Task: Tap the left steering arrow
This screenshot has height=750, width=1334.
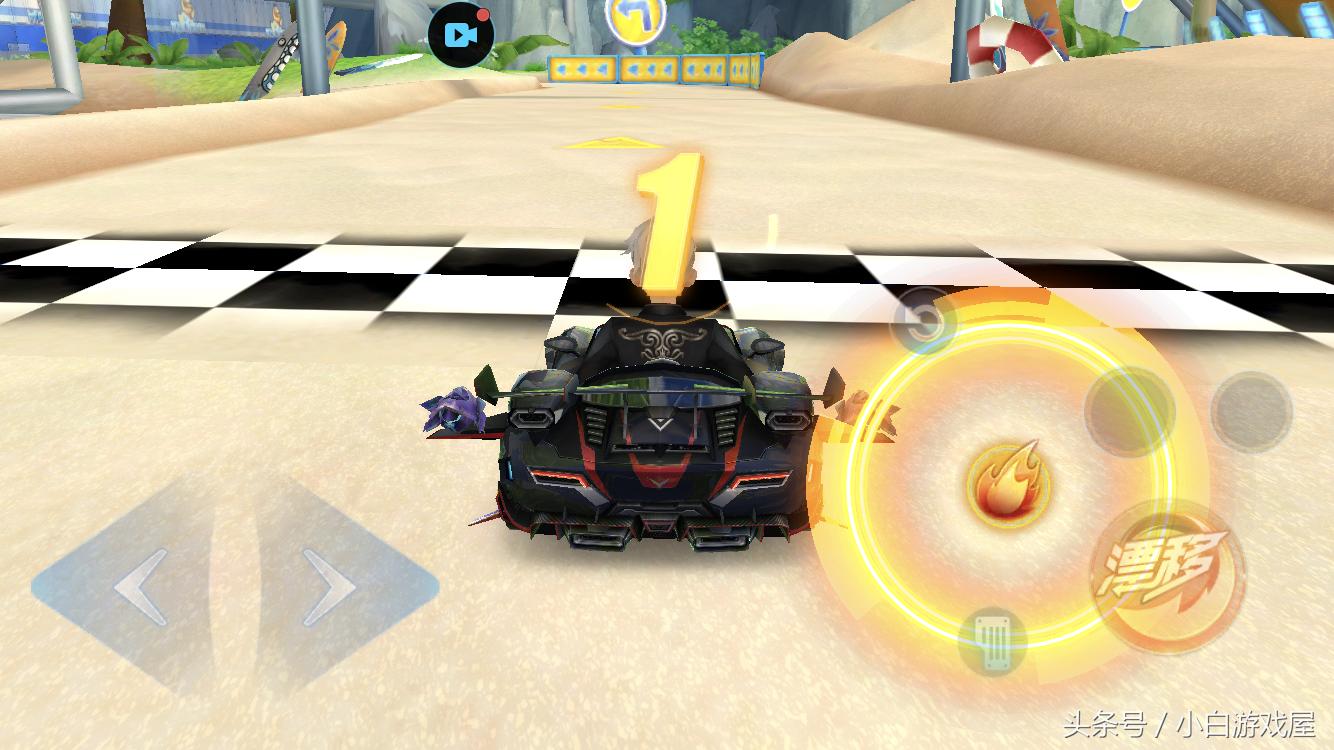Action: pyautogui.click(x=138, y=586)
